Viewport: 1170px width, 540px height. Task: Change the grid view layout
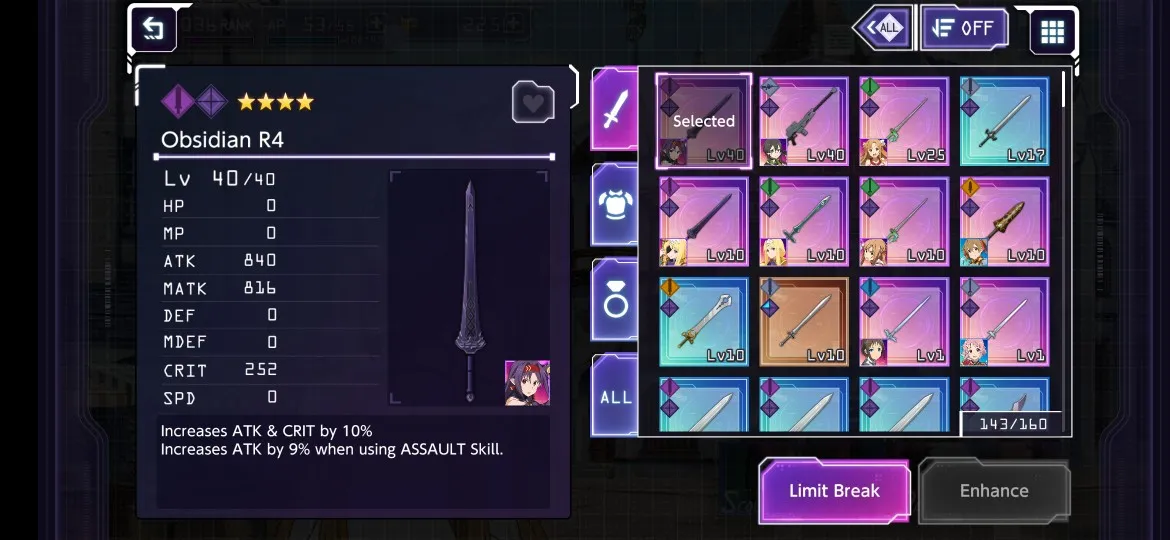point(1052,31)
